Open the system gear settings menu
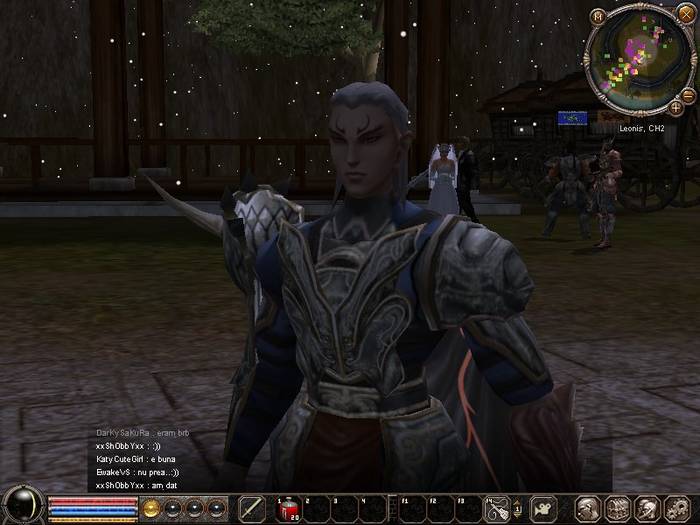This screenshot has height=525, width=700. 677,508
